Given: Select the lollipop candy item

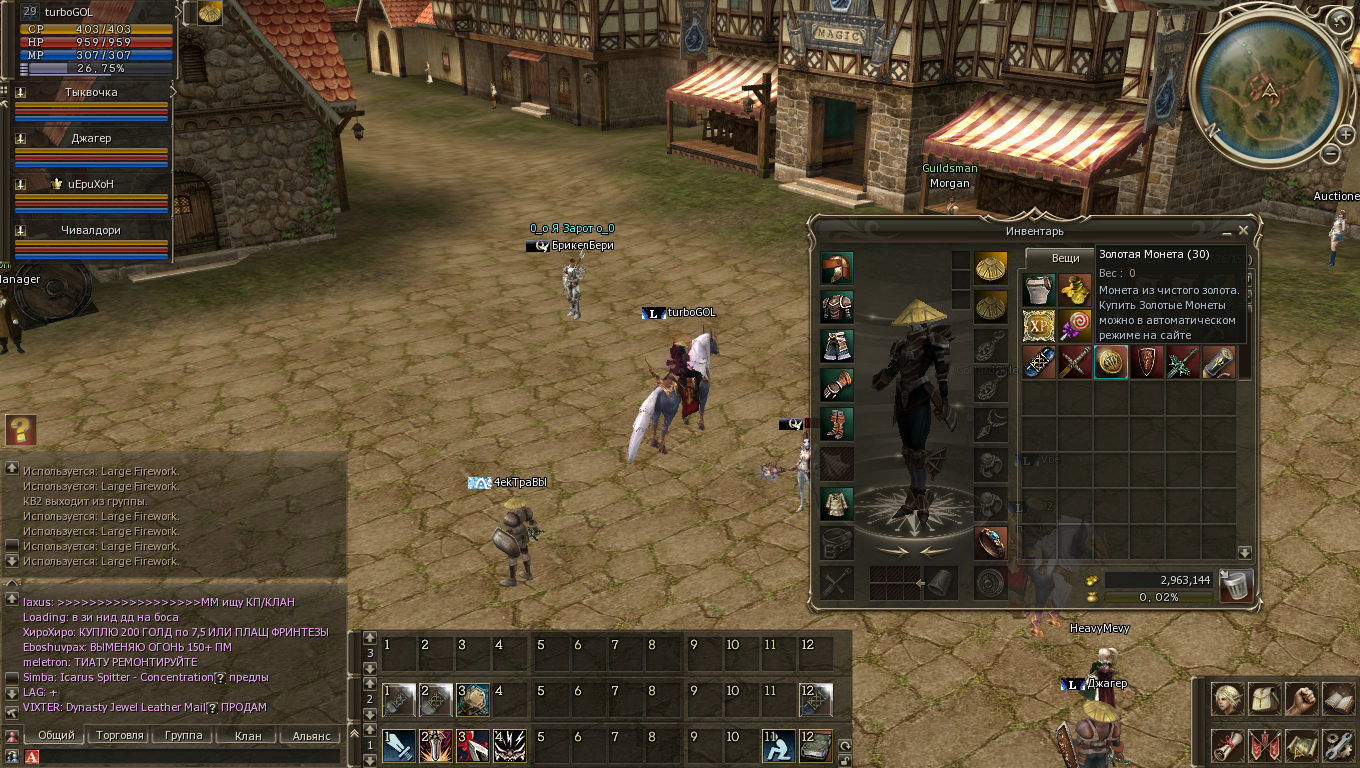Looking at the screenshot, I should [x=1075, y=325].
